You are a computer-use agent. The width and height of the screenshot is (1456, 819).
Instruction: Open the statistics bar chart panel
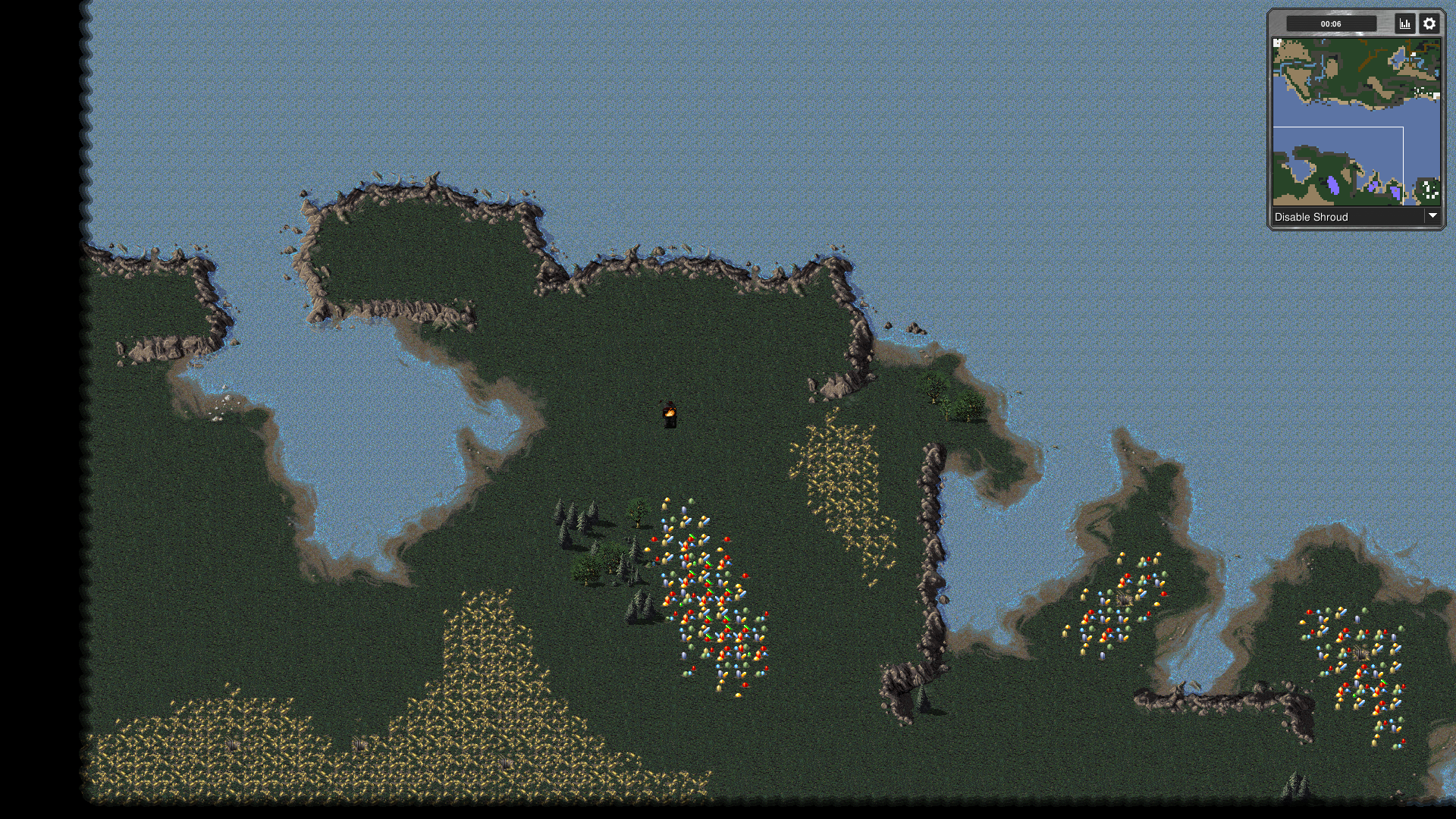(1405, 24)
